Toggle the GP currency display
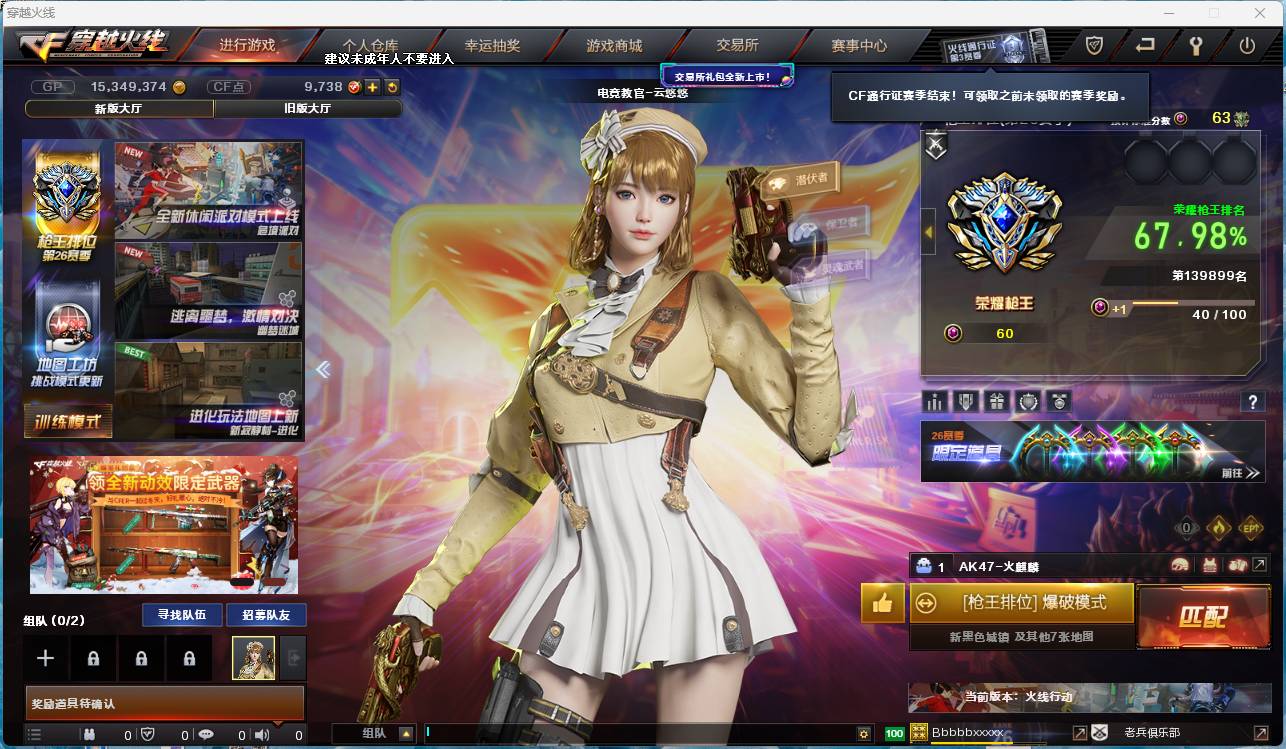1286x749 pixels. 53,86
